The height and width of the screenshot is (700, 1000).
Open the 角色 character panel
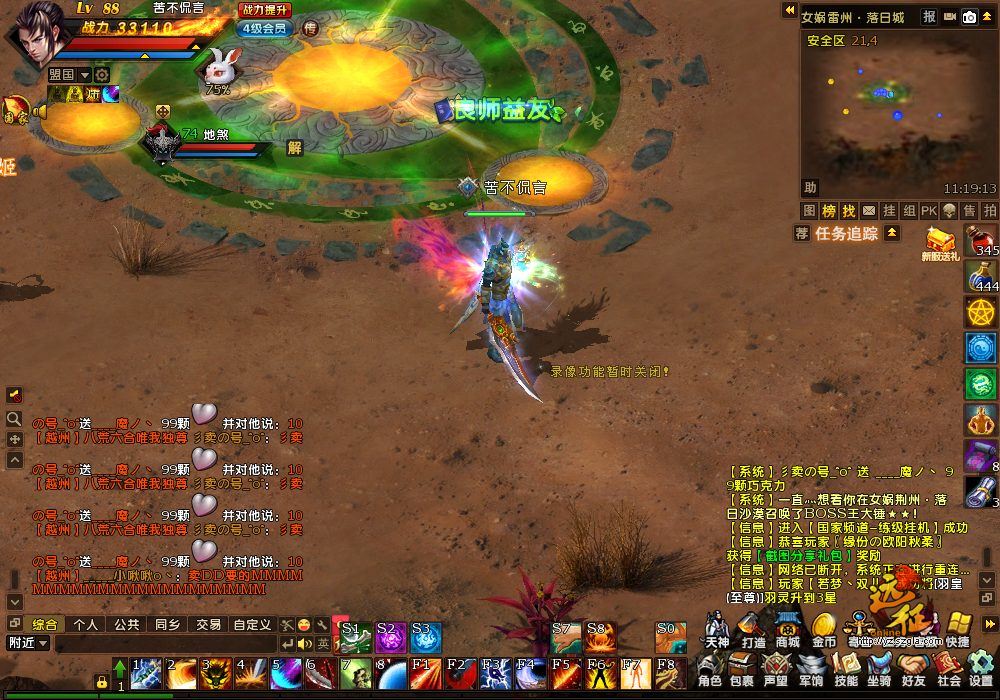point(710,670)
